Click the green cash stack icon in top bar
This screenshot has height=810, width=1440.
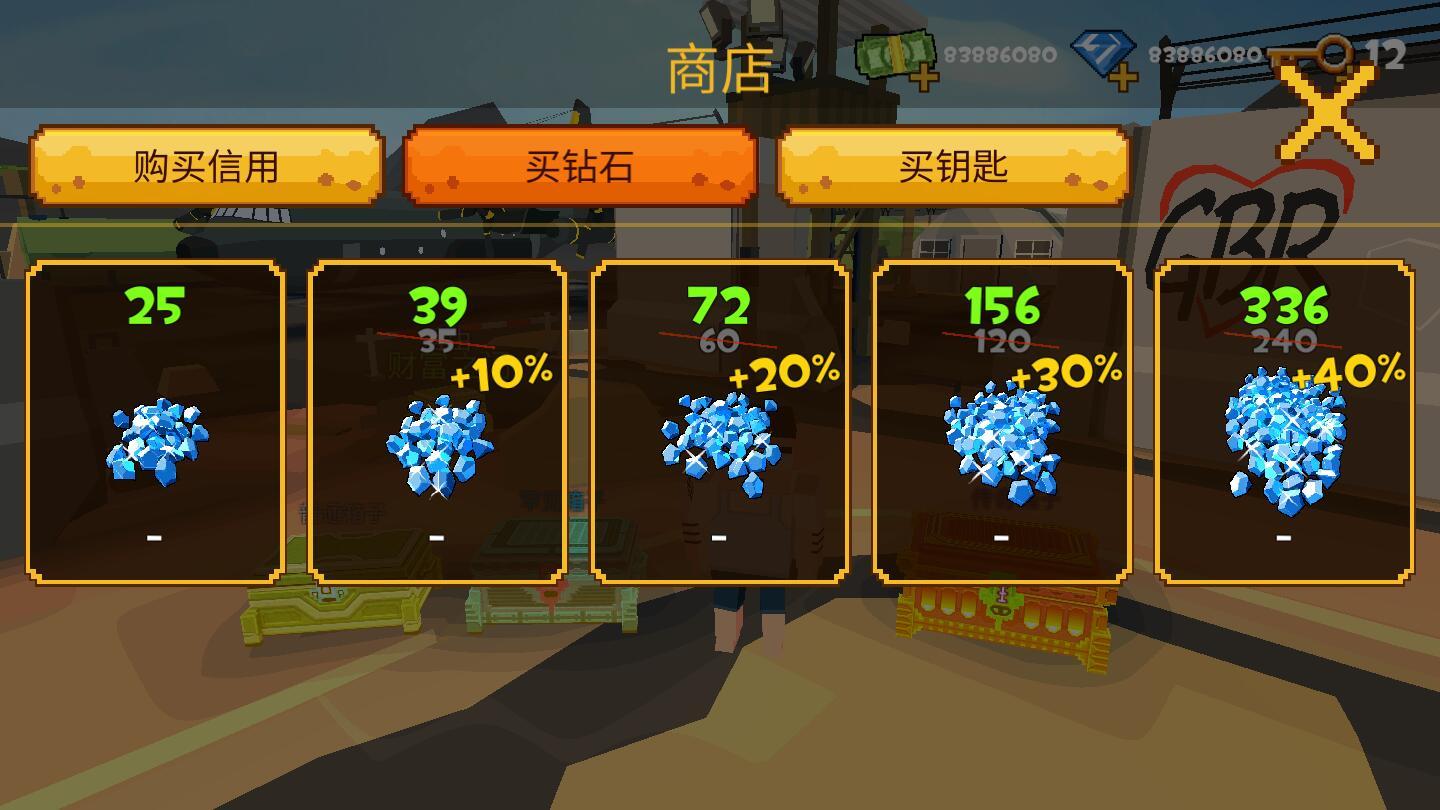[893, 52]
